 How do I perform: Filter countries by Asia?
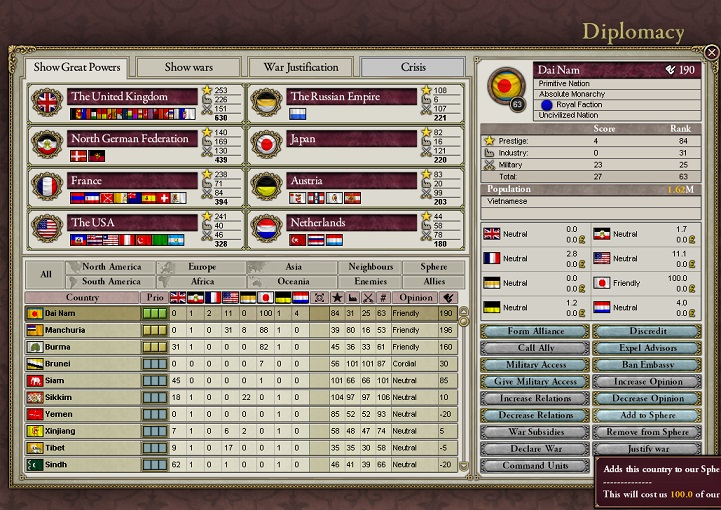coord(292,267)
